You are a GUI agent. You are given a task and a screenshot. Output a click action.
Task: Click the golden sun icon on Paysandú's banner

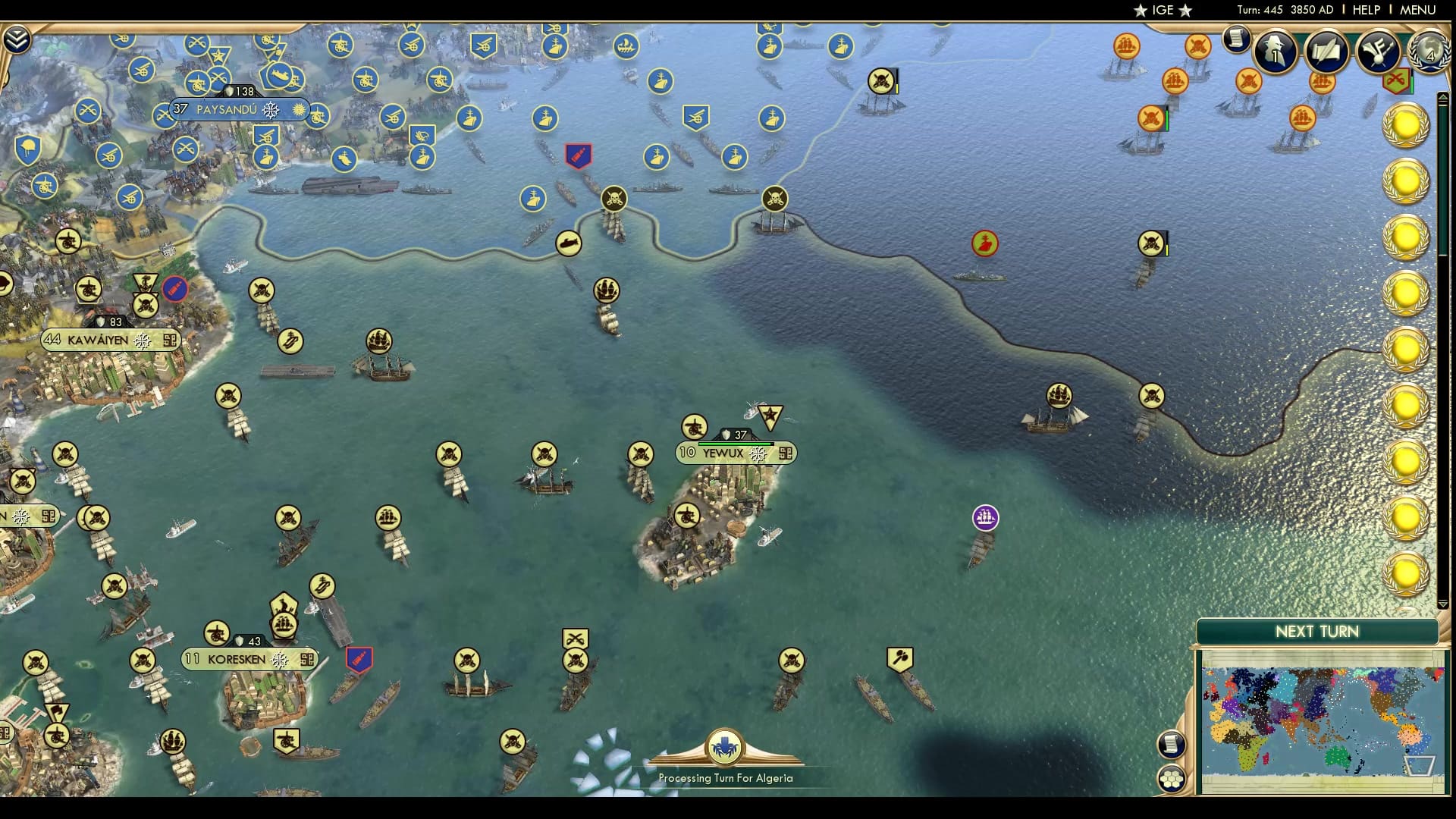coord(297,110)
